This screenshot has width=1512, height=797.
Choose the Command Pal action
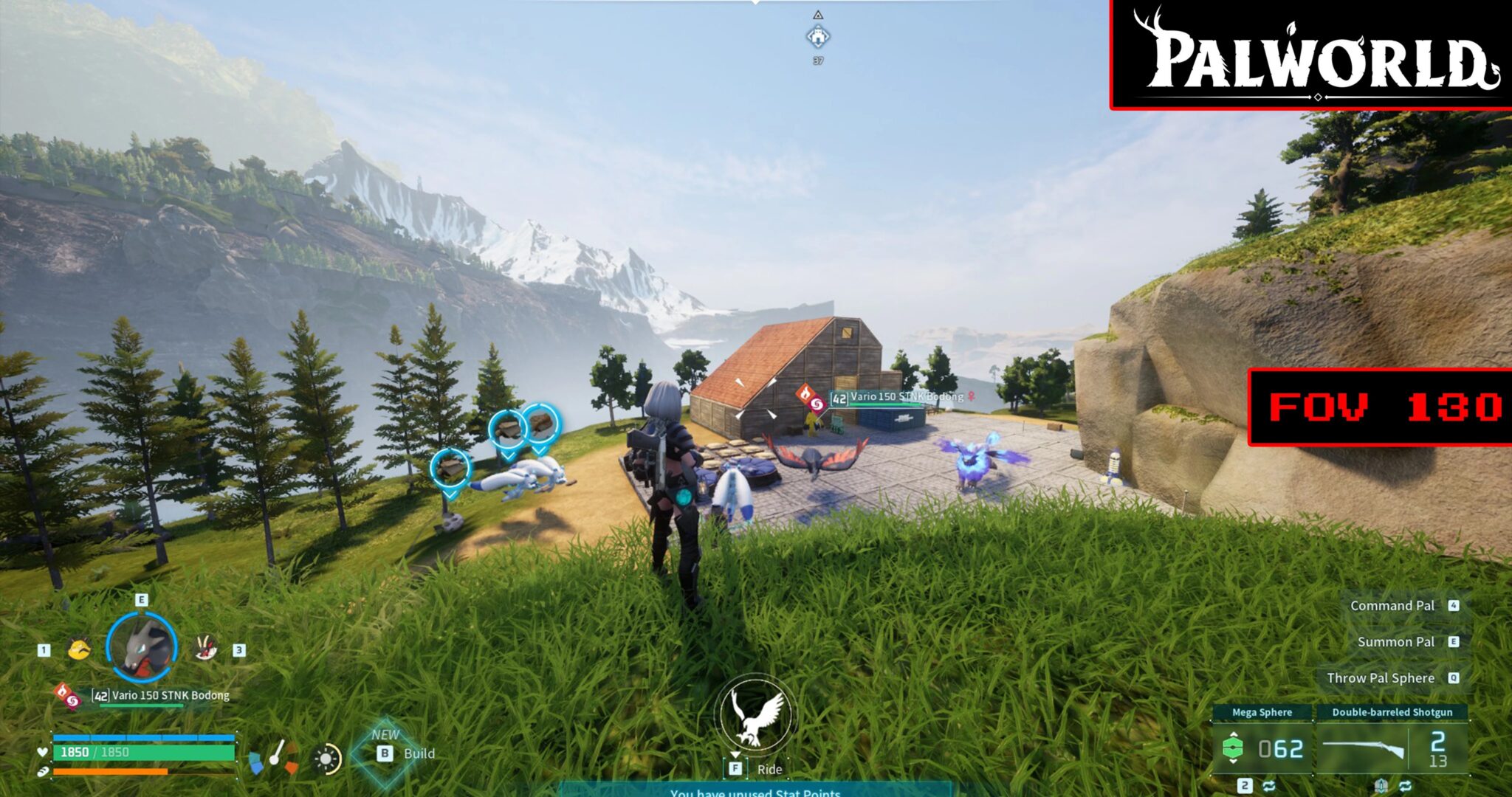click(x=1392, y=605)
